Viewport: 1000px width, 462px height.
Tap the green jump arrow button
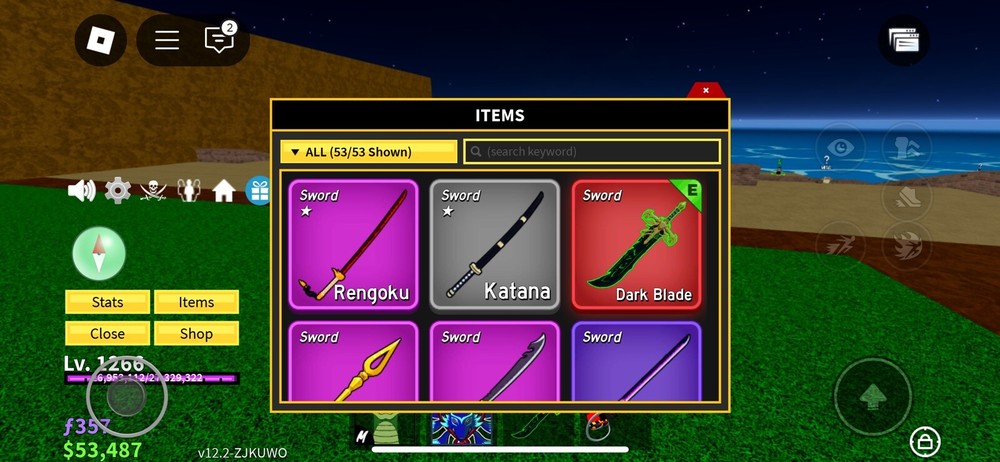click(x=872, y=397)
